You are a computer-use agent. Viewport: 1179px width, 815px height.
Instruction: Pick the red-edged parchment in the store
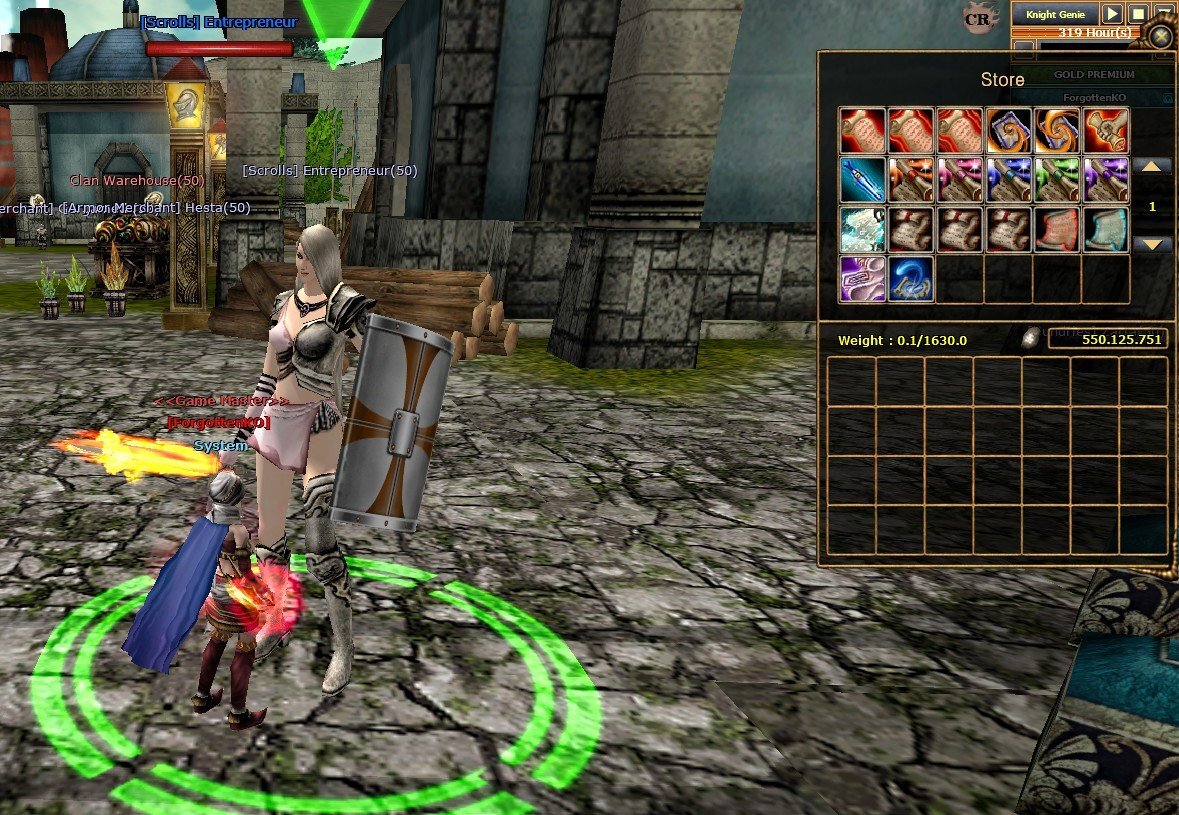tap(1057, 229)
